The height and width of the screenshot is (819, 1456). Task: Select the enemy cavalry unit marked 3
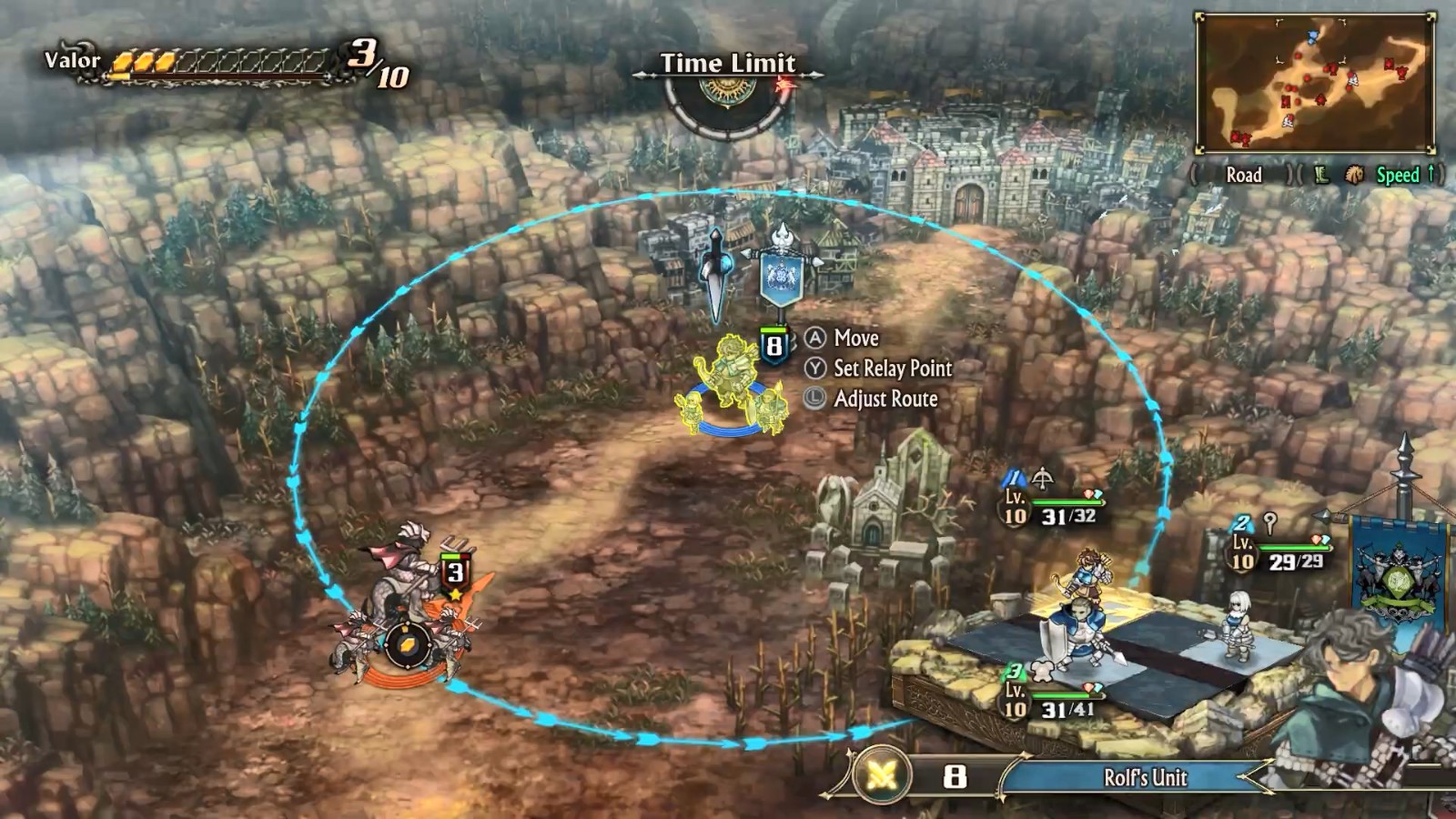[408, 610]
